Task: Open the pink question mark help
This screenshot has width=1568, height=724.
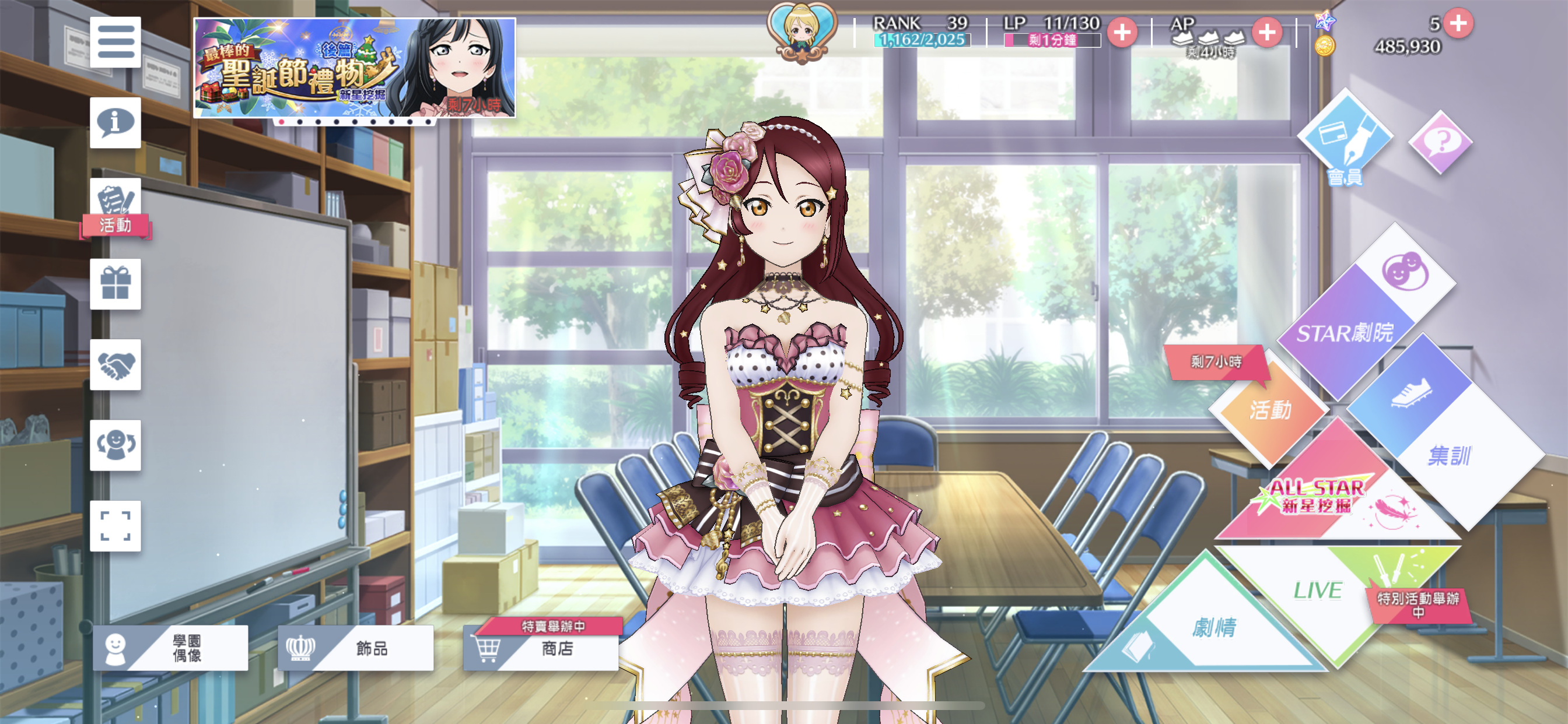Action: (x=1440, y=142)
